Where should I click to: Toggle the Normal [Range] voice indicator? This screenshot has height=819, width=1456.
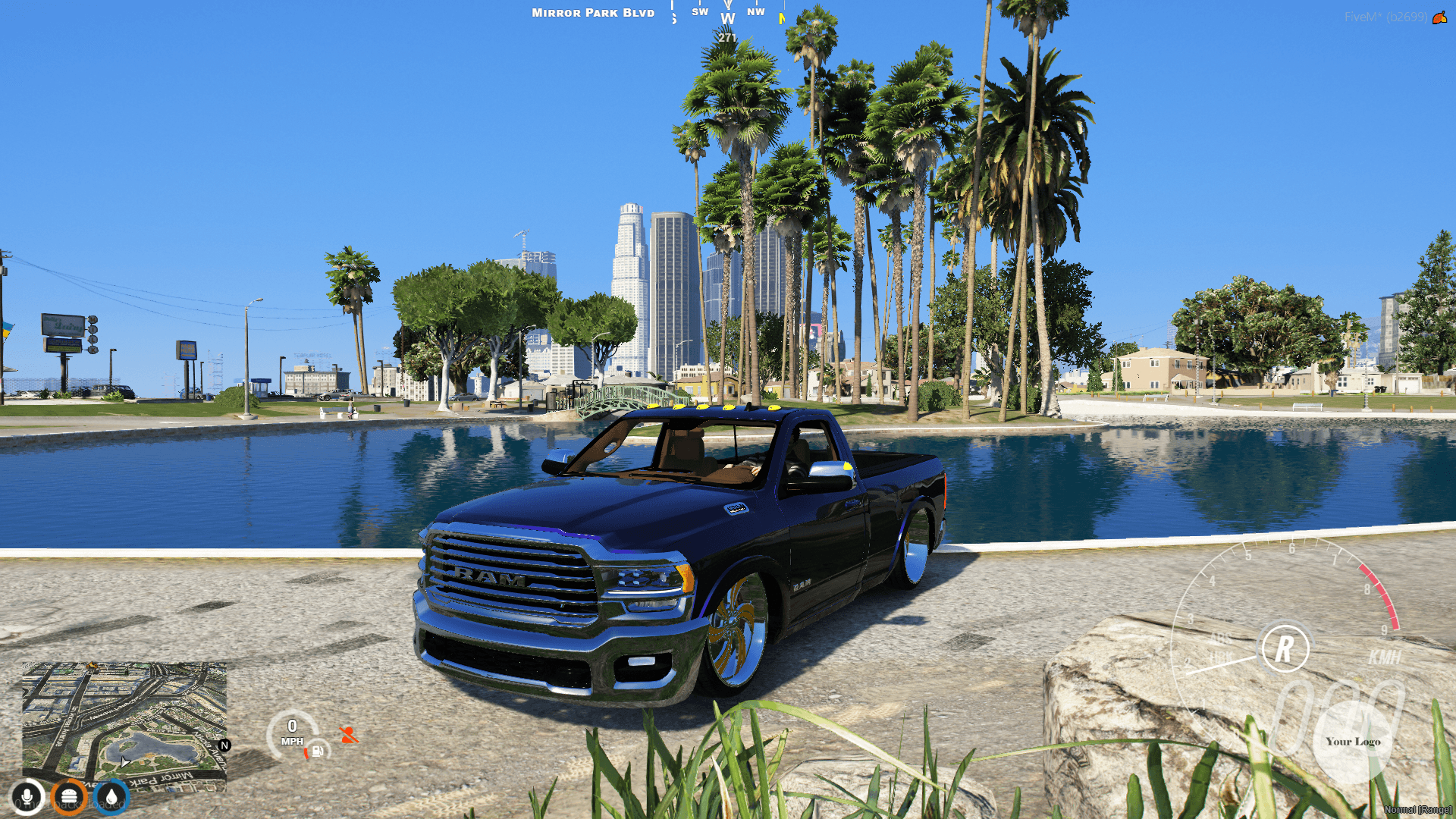point(1417,810)
